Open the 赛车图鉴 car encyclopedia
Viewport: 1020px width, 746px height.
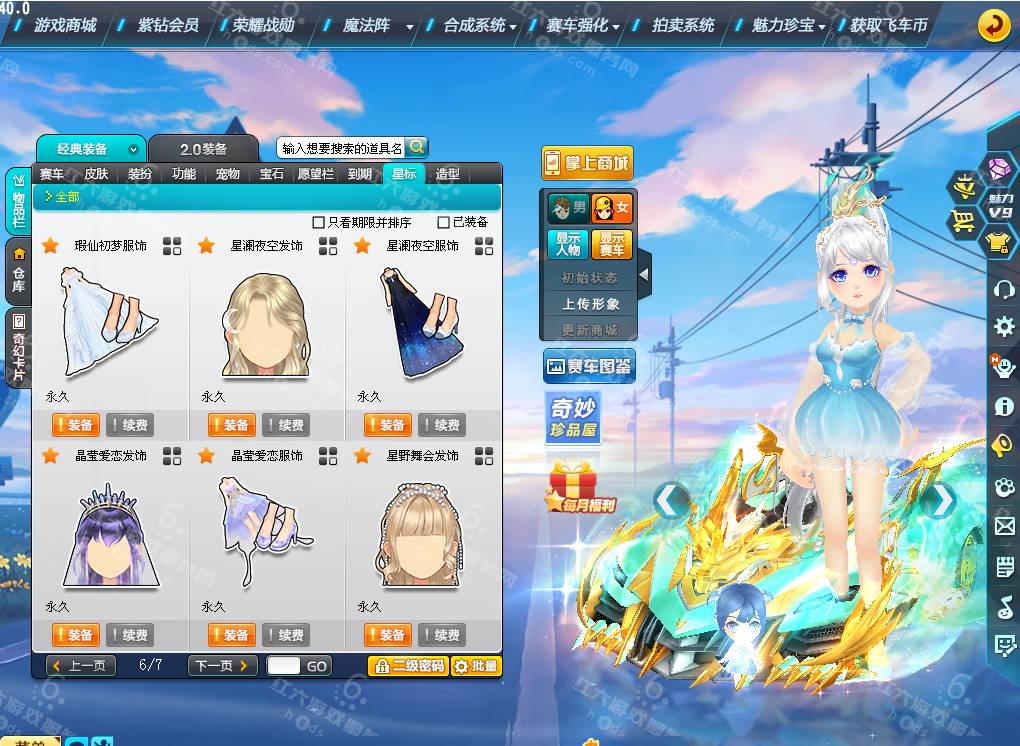tap(588, 367)
